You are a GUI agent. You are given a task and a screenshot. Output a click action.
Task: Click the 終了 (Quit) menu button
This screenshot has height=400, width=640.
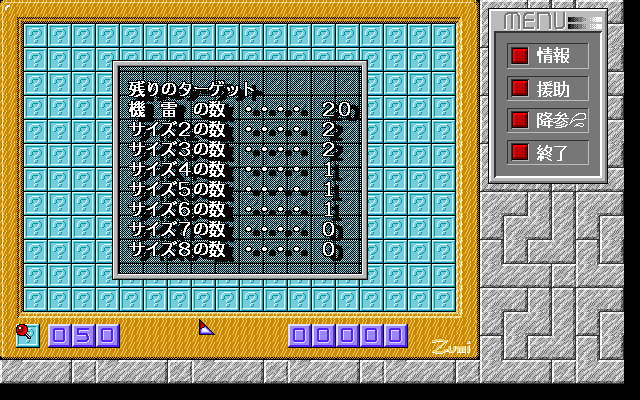547,153
